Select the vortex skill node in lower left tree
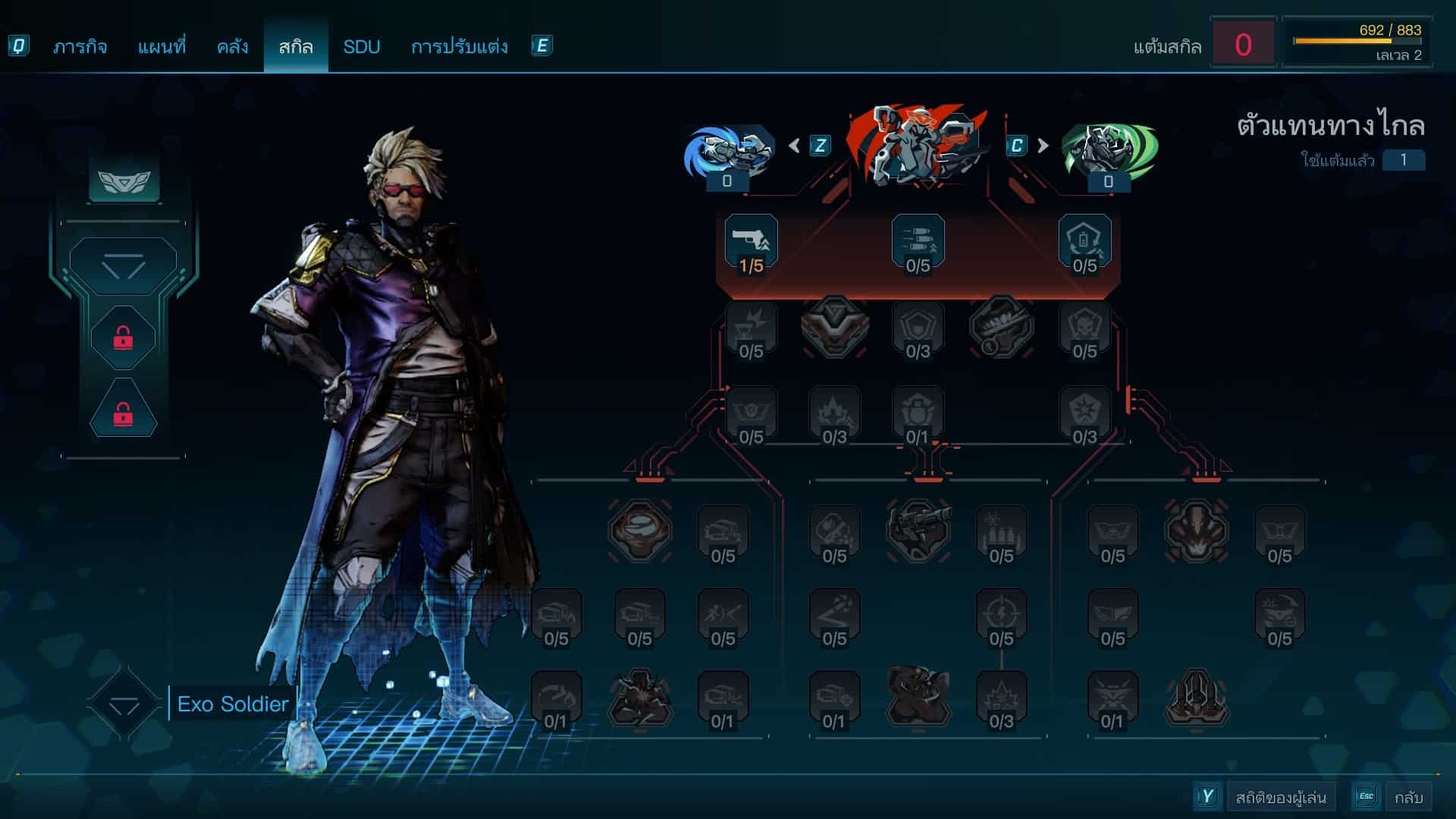The image size is (1456, 819). 639,529
